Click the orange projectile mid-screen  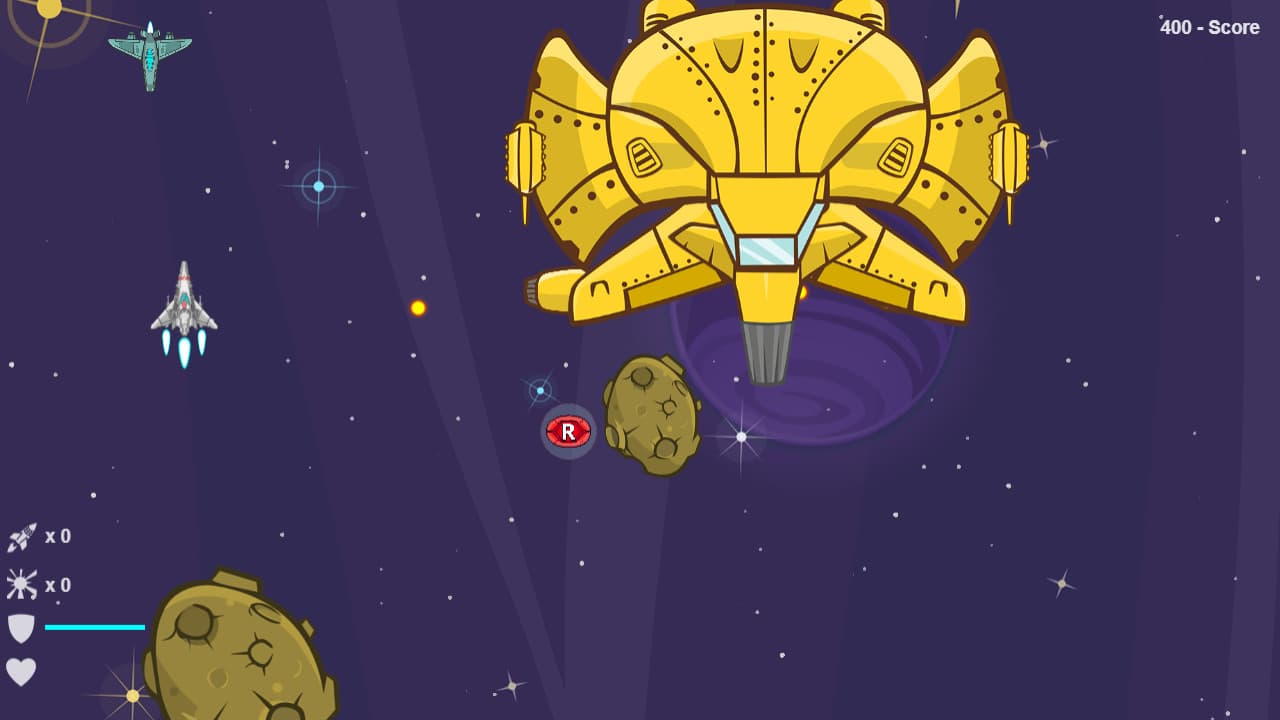pos(417,308)
